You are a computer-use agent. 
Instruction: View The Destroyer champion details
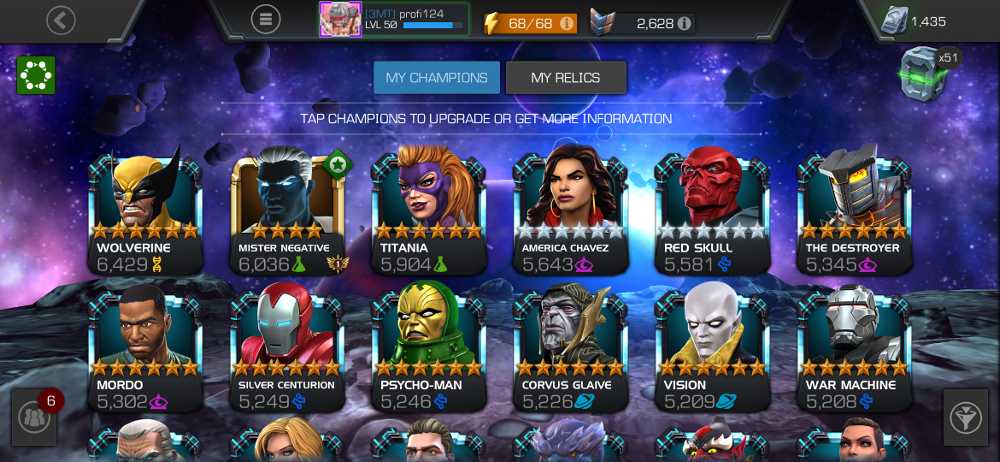[855, 210]
